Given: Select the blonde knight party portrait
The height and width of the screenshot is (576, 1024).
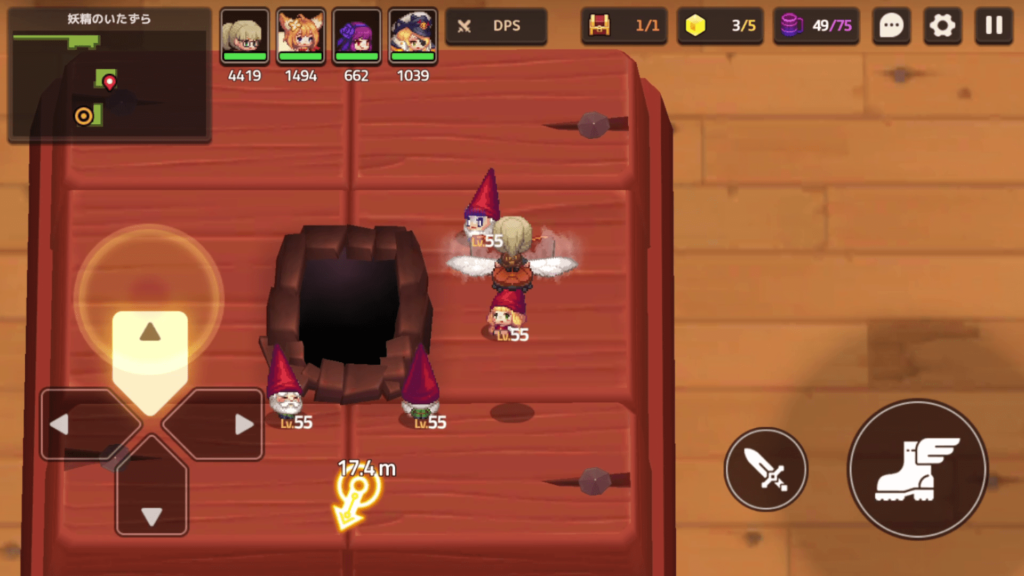Looking at the screenshot, I should point(245,37).
